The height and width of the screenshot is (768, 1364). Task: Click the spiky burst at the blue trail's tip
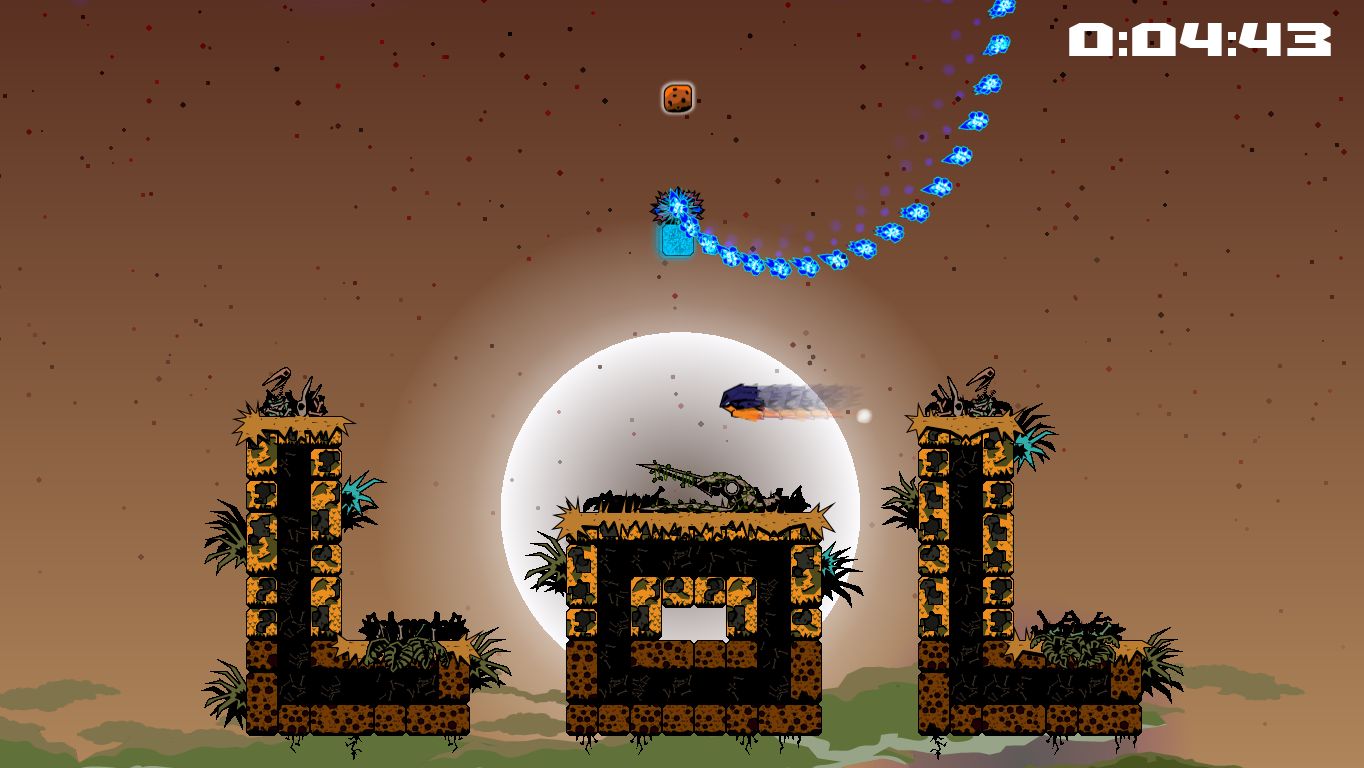point(676,207)
